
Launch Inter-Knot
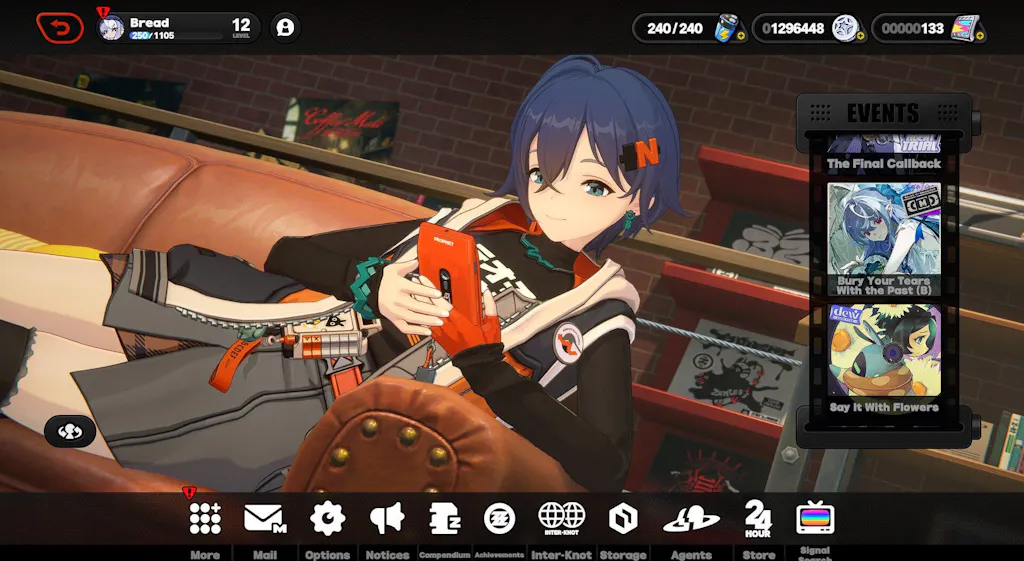tap(561, 518)
